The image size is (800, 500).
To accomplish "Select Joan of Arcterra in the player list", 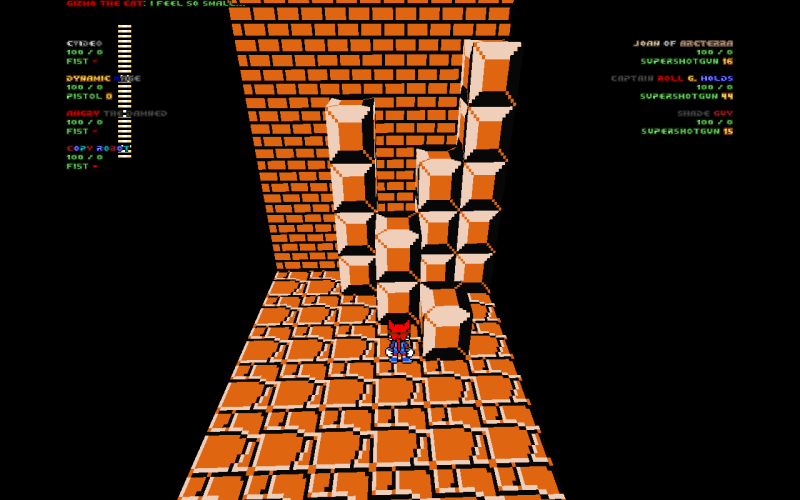I will coord(682,44).
